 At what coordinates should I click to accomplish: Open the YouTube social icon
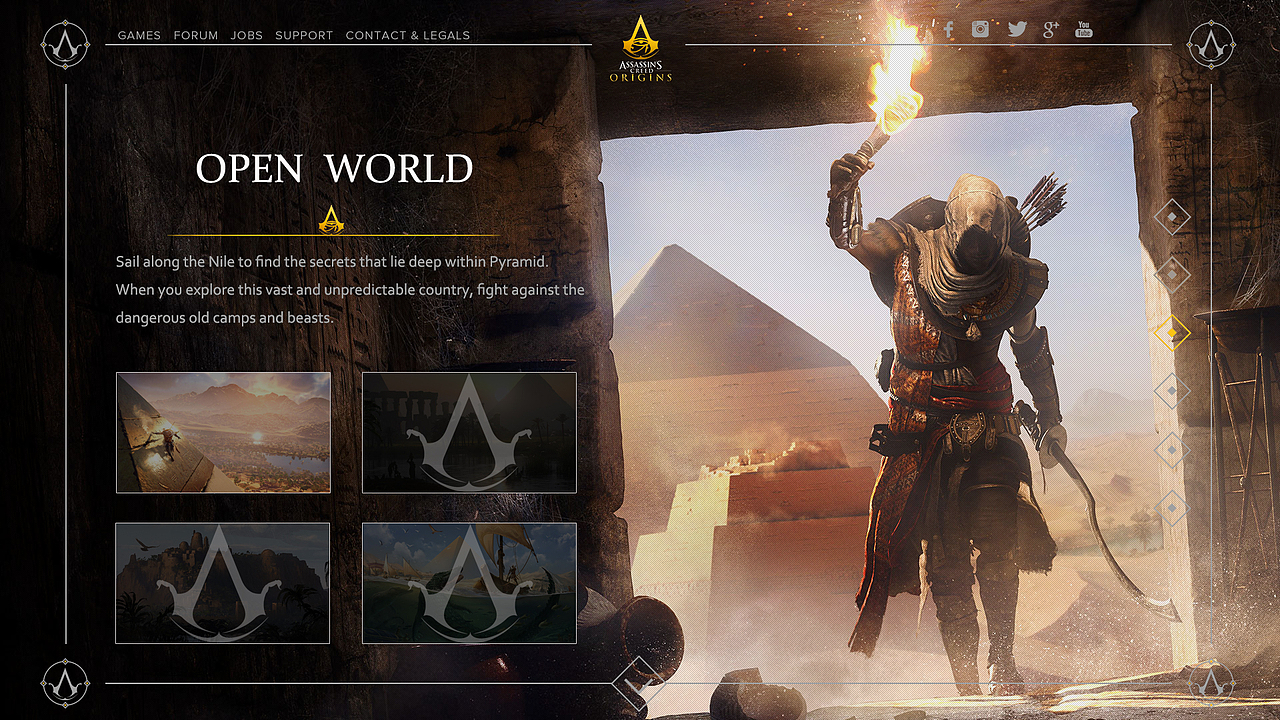(x=1083, y=29)
